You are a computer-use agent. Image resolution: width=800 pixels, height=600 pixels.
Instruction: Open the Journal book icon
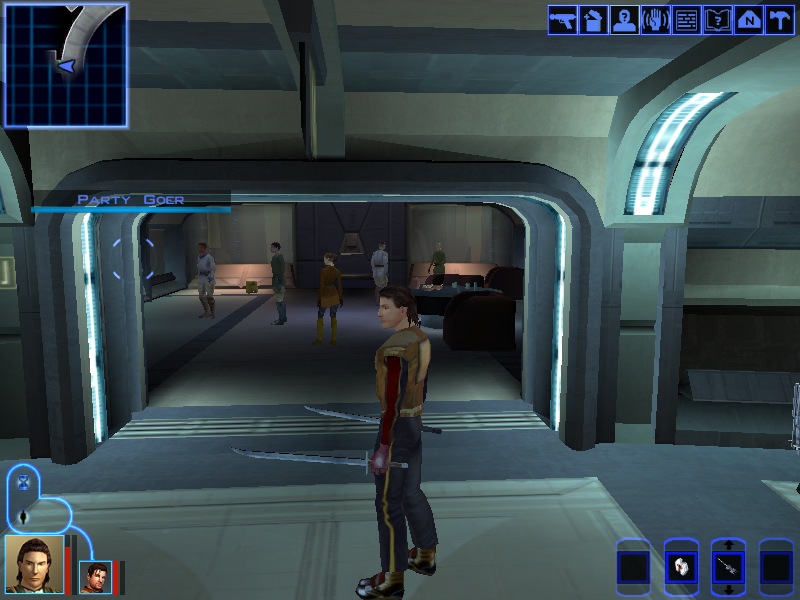[x=717, y=20]
